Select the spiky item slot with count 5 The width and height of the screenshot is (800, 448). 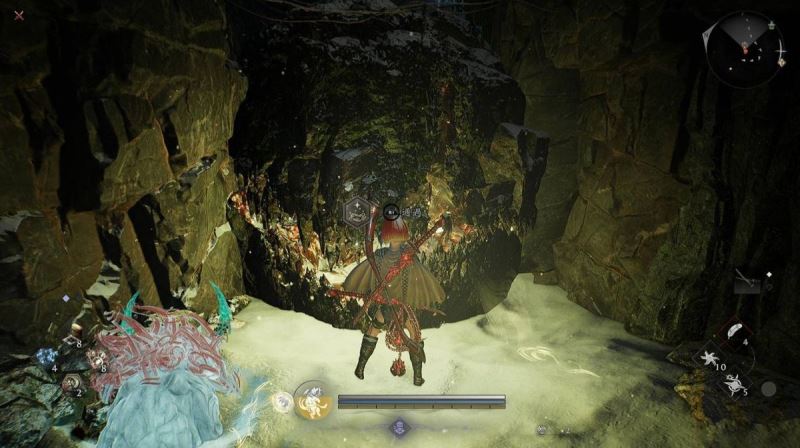pos(733,382)
